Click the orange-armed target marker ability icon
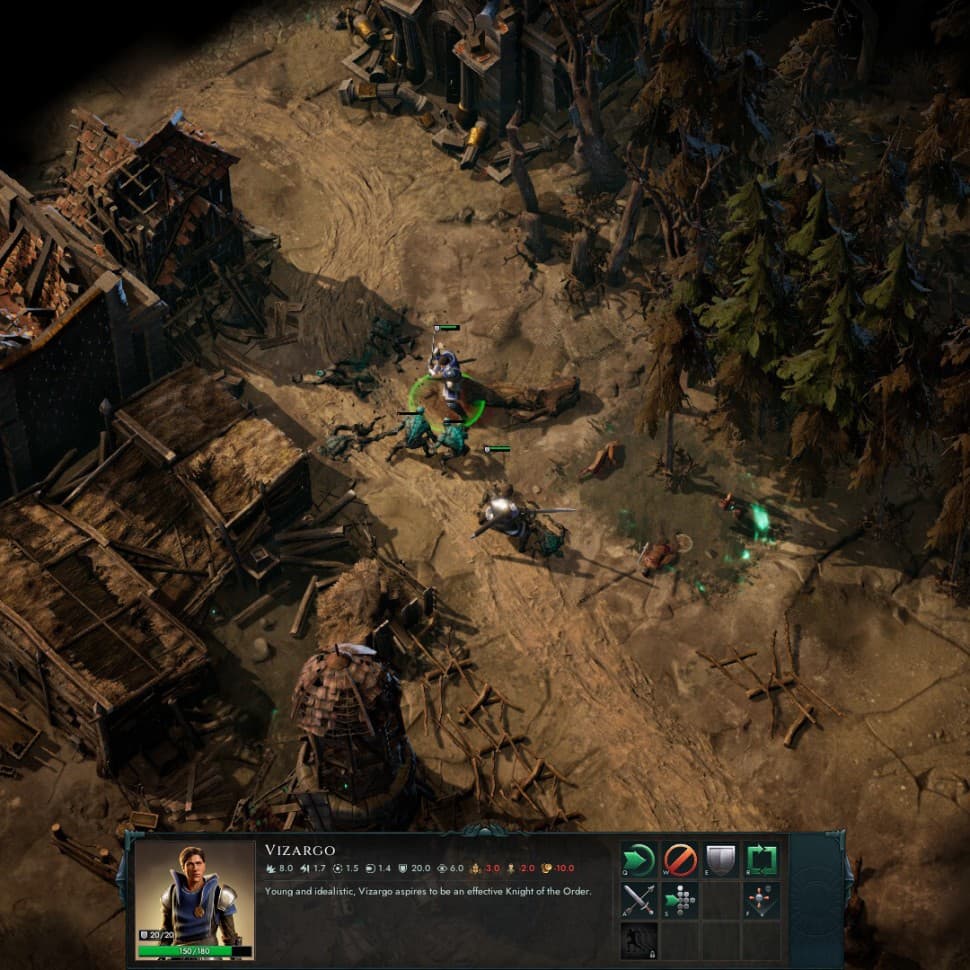Image resolution: width=970 pixels, height=970 pixels. [762, 900]
